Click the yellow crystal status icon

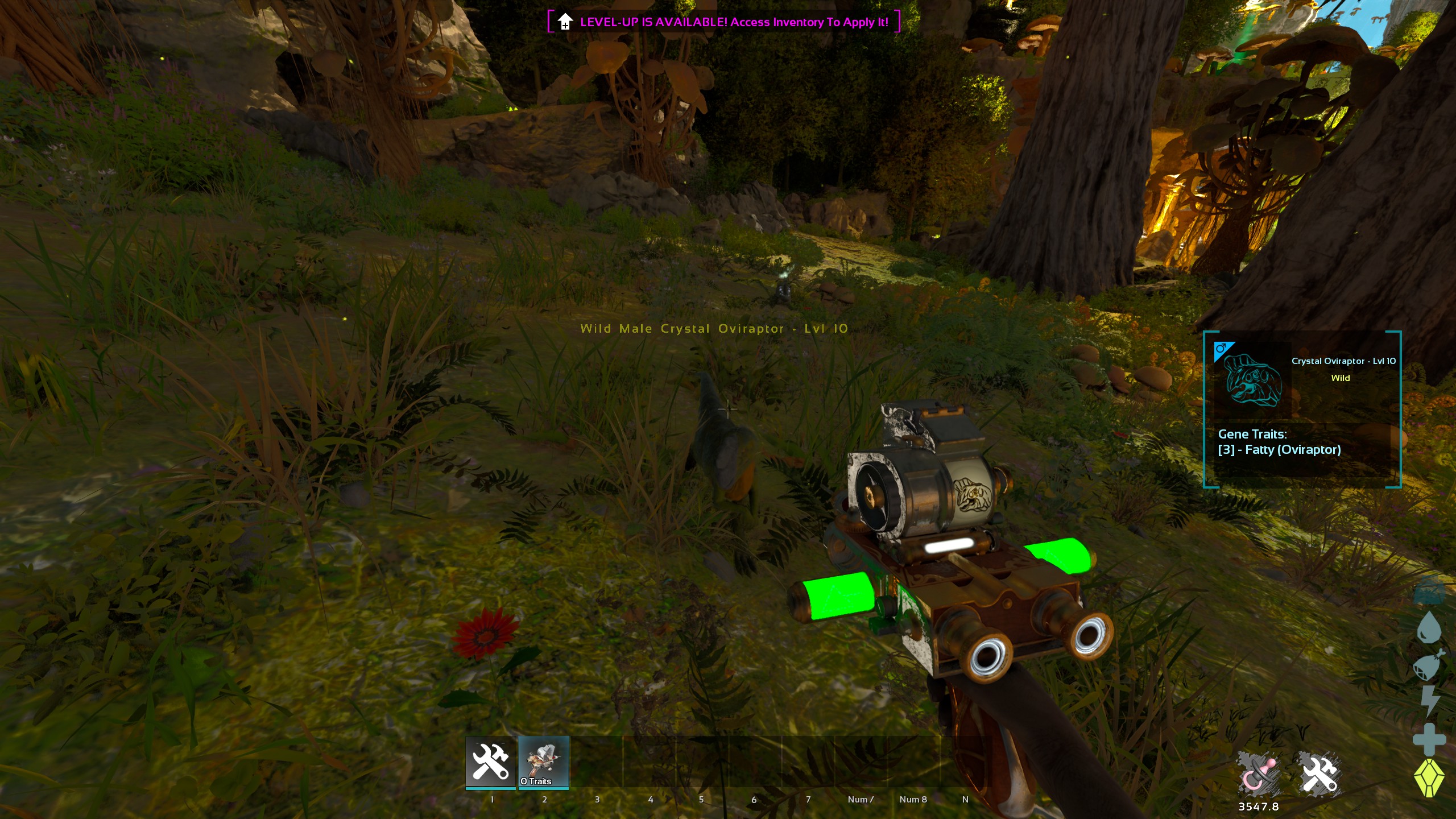[1429, 777]
